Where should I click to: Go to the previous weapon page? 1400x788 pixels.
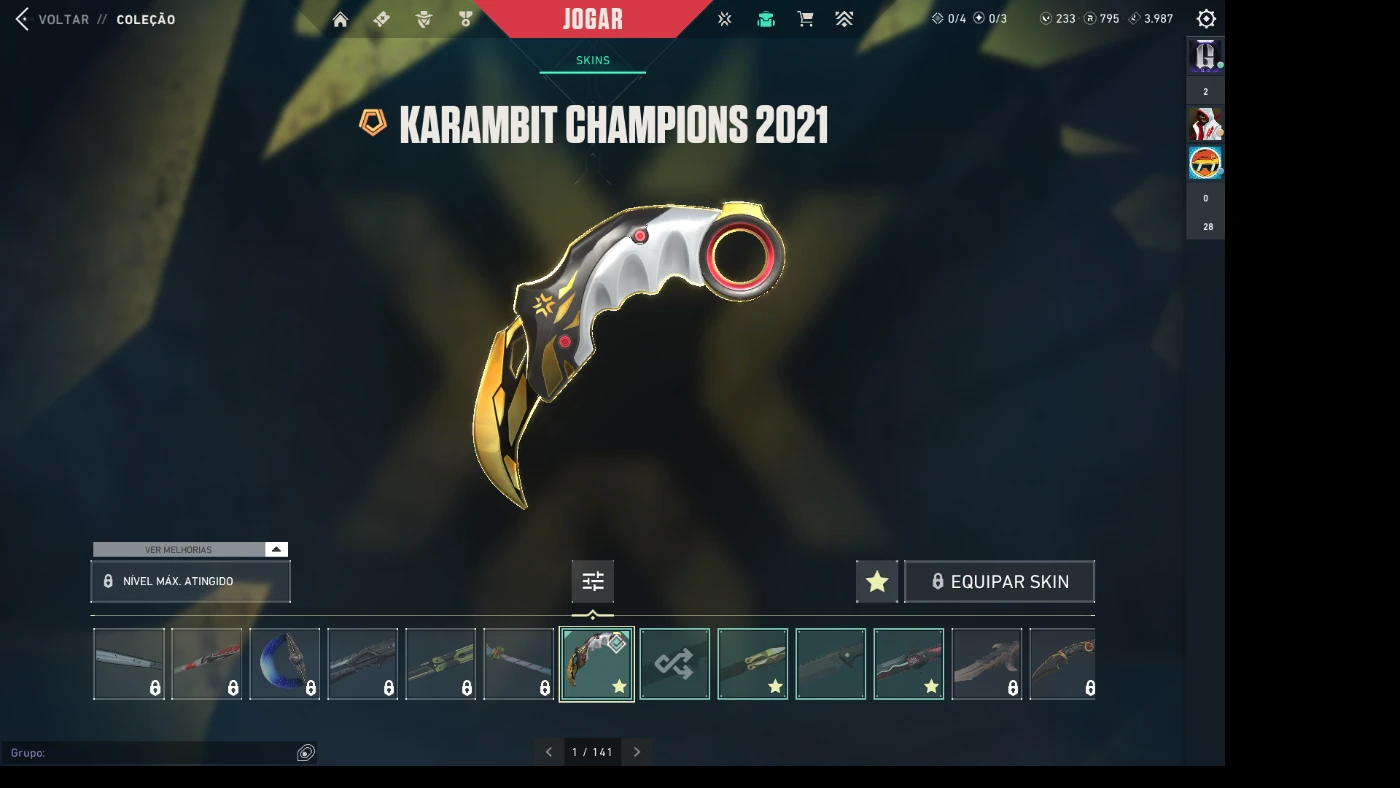coord(549,752)
